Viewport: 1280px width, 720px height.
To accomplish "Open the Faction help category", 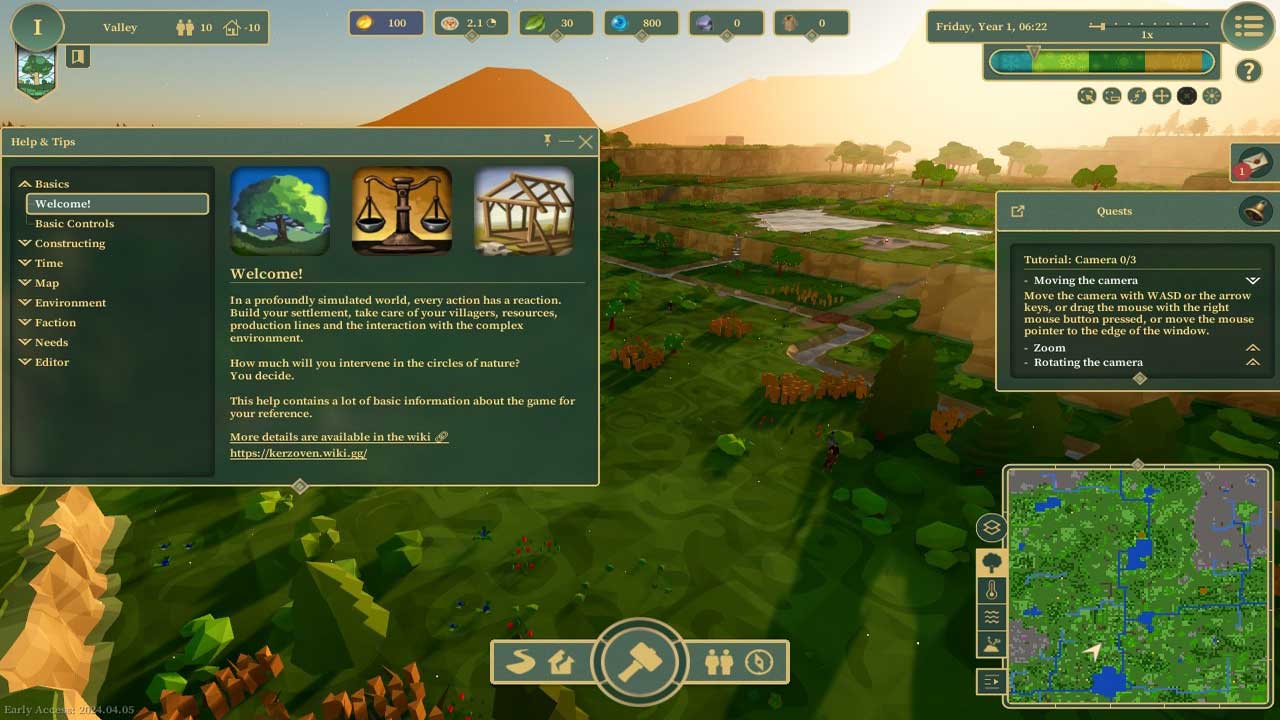I will [x=55, y=322].
